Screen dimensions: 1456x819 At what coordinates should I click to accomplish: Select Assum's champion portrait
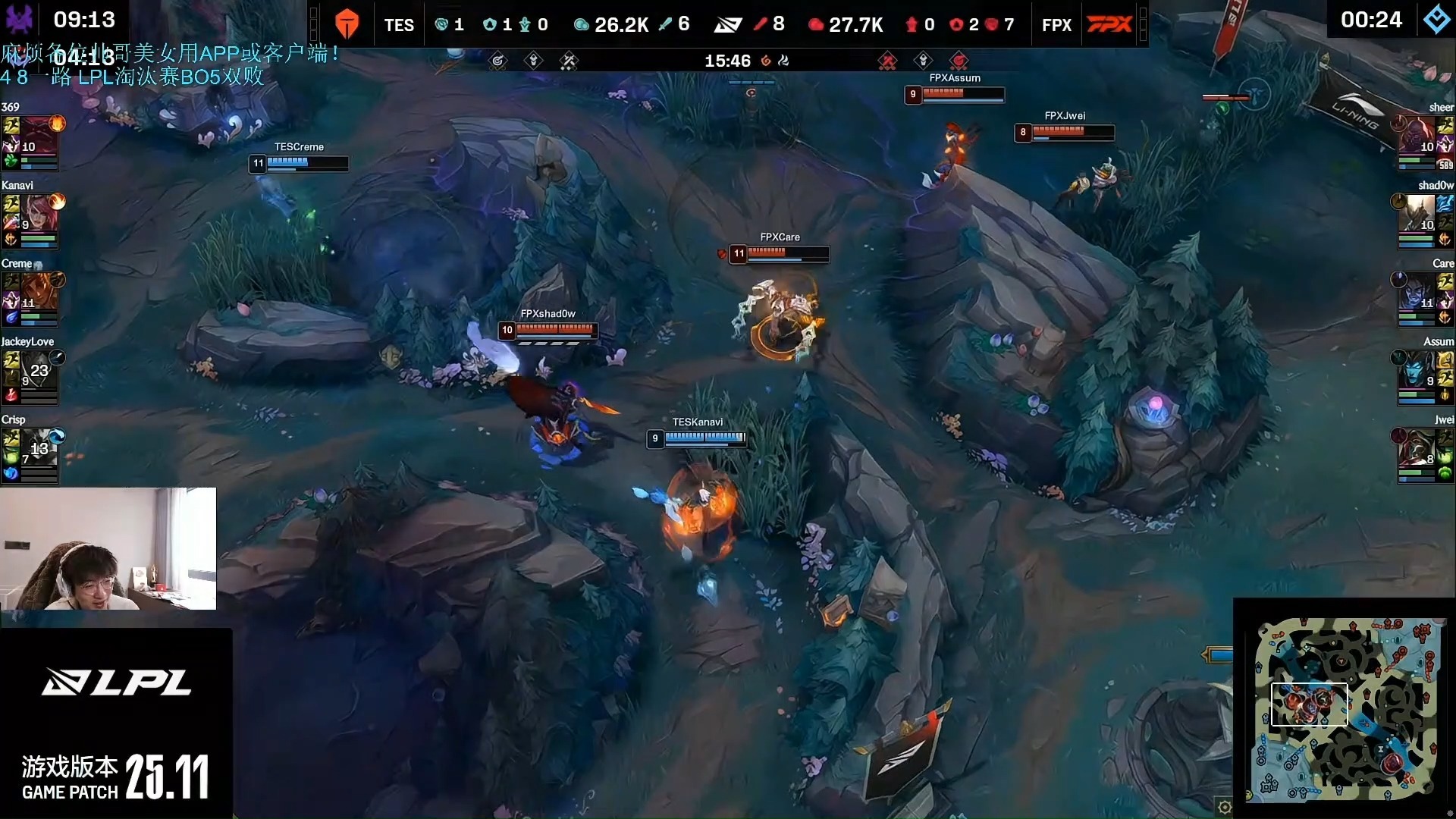click(x=1417, y=369)
